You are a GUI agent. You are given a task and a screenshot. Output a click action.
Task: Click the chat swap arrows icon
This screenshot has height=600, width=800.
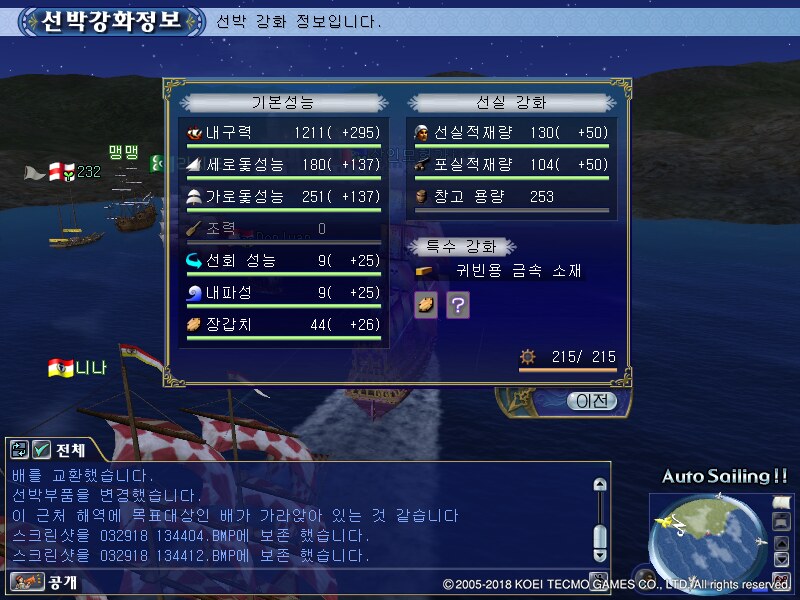20,450
